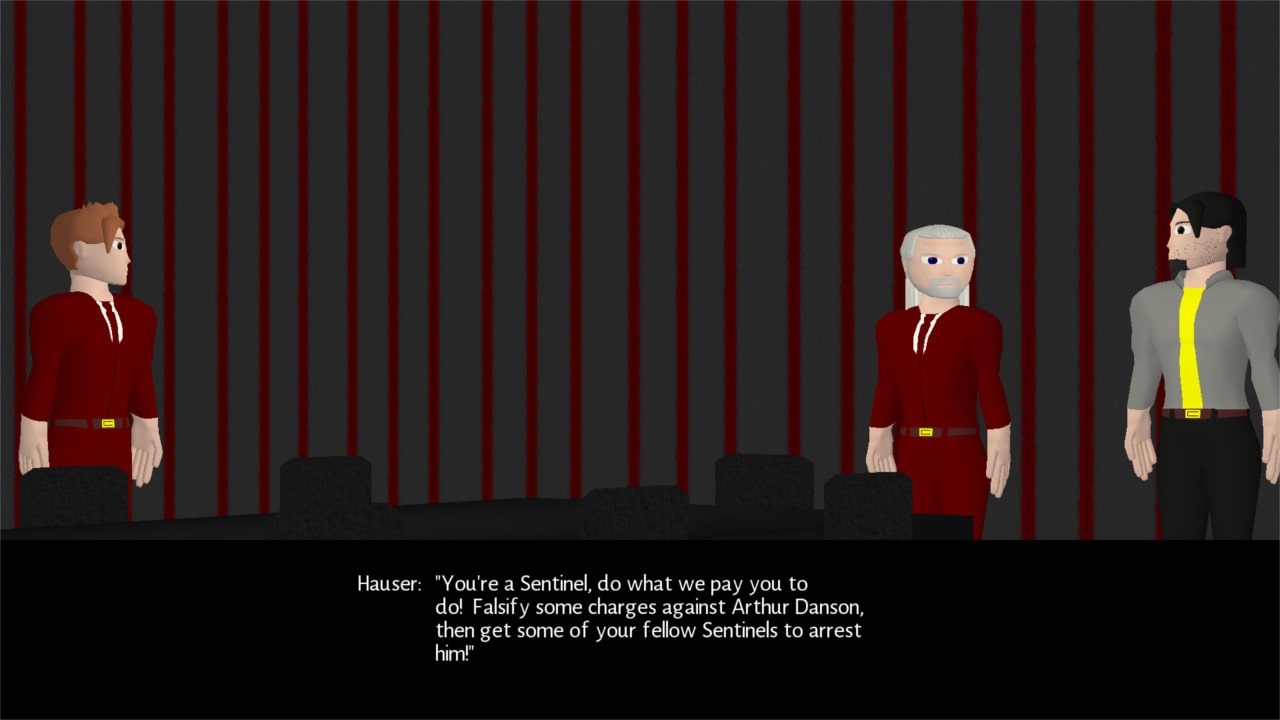Click the word Sentinel in the dialogue
1280x720 pixels.
[555, 583]
